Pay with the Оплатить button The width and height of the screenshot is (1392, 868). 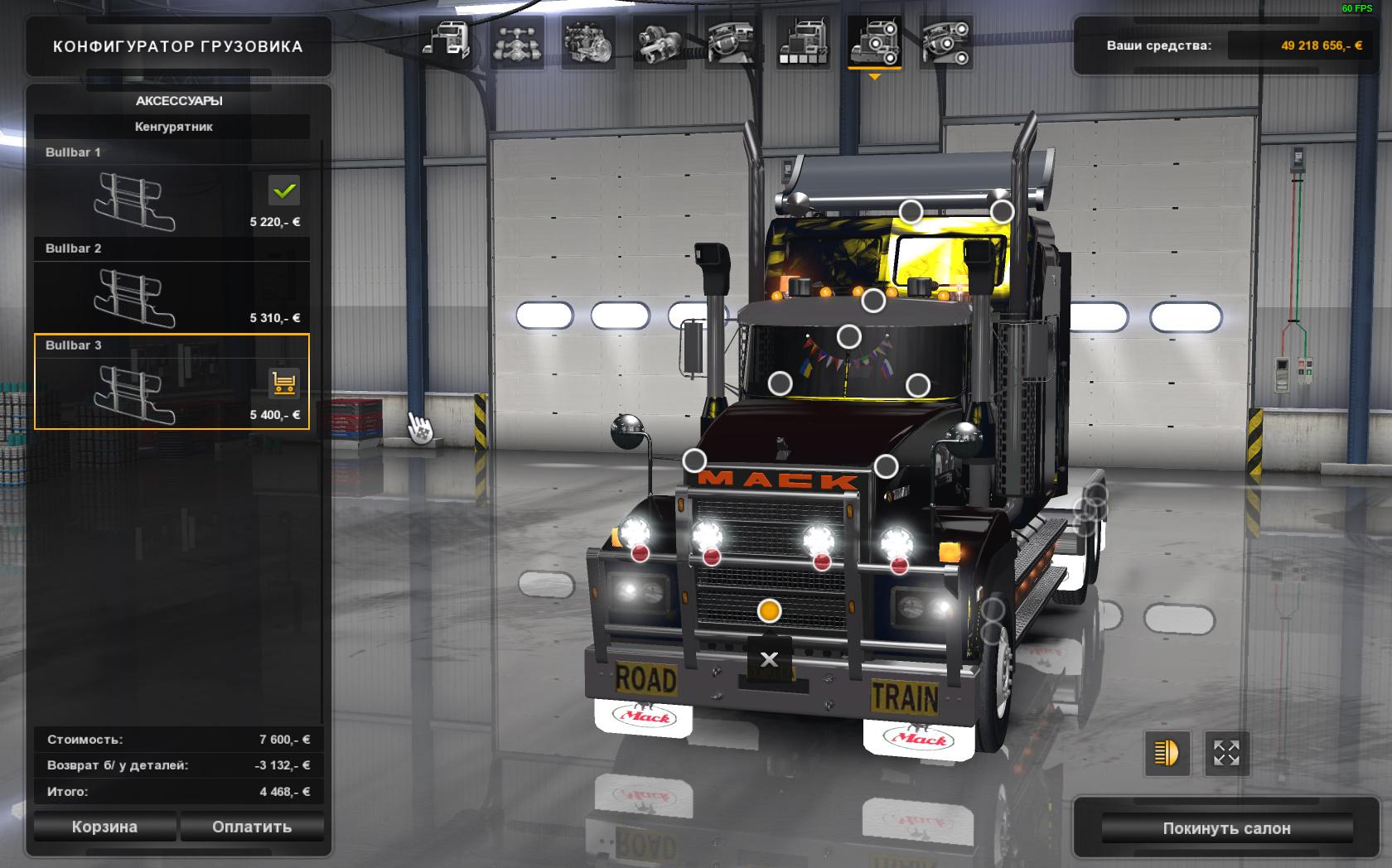click(252, 827)
